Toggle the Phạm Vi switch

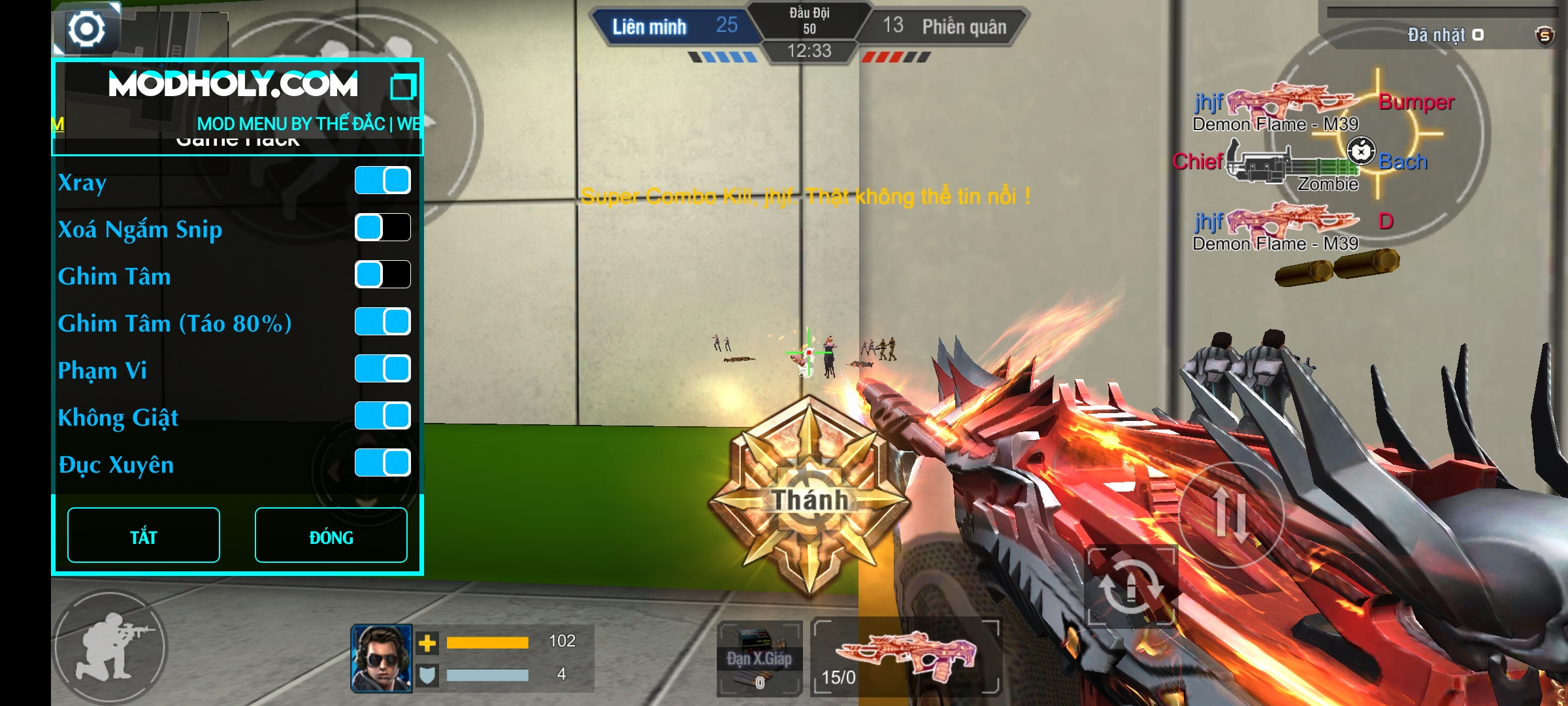click(x=382, y=369)
